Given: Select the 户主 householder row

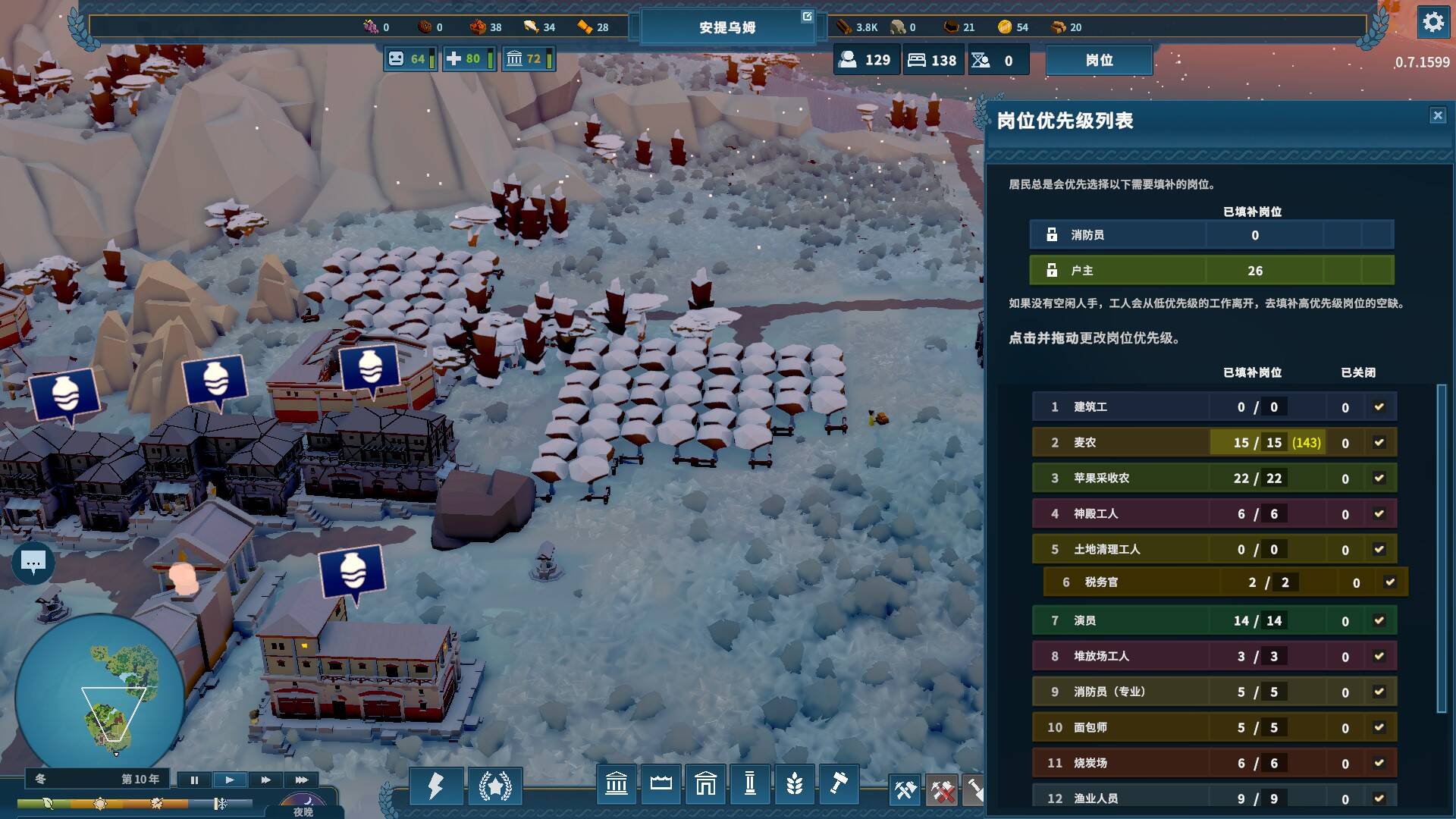Looking at the screenshot, I should pos(1210,271).
